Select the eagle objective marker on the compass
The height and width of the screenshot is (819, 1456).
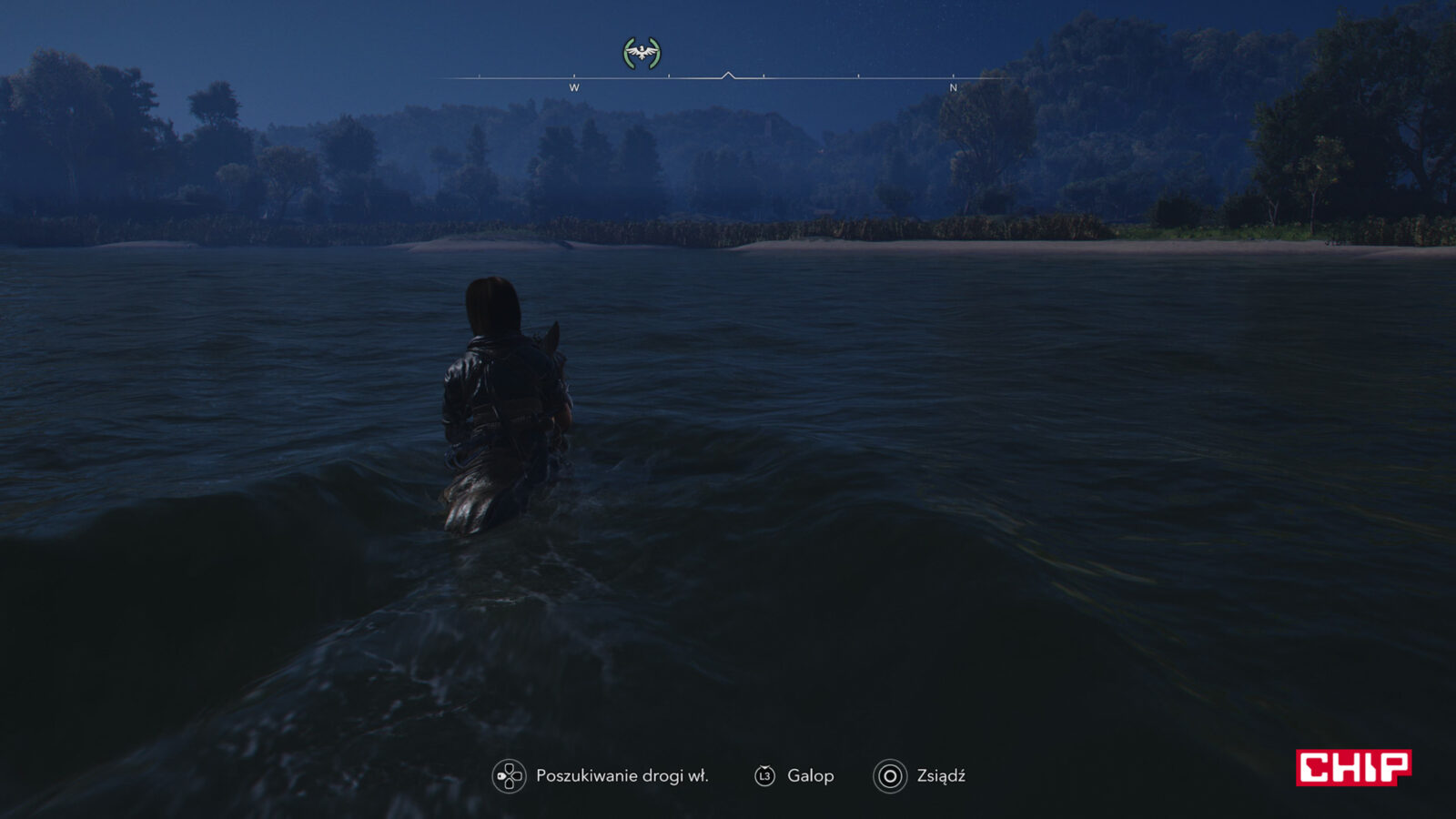642,53
